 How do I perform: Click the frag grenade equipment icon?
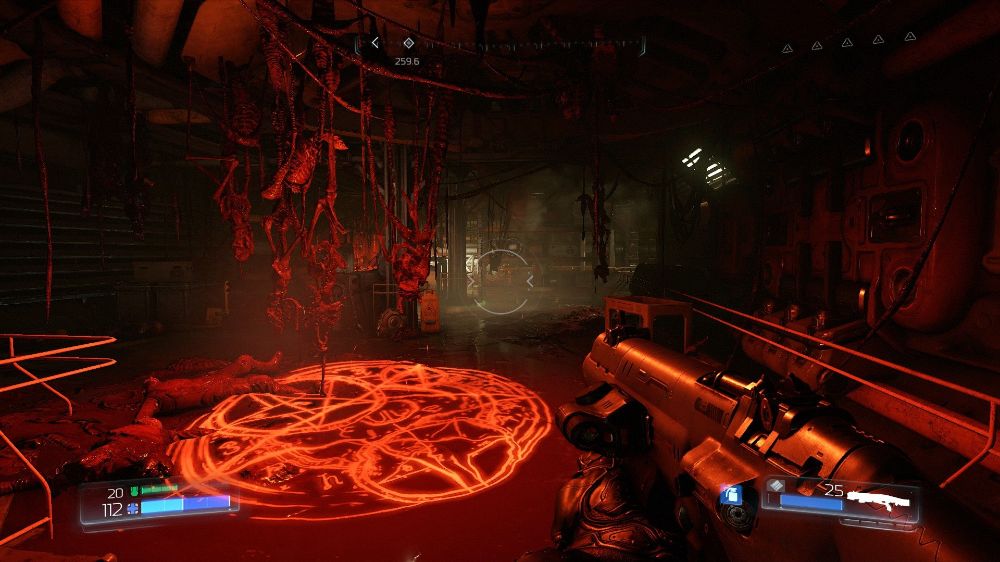point(731,495)
